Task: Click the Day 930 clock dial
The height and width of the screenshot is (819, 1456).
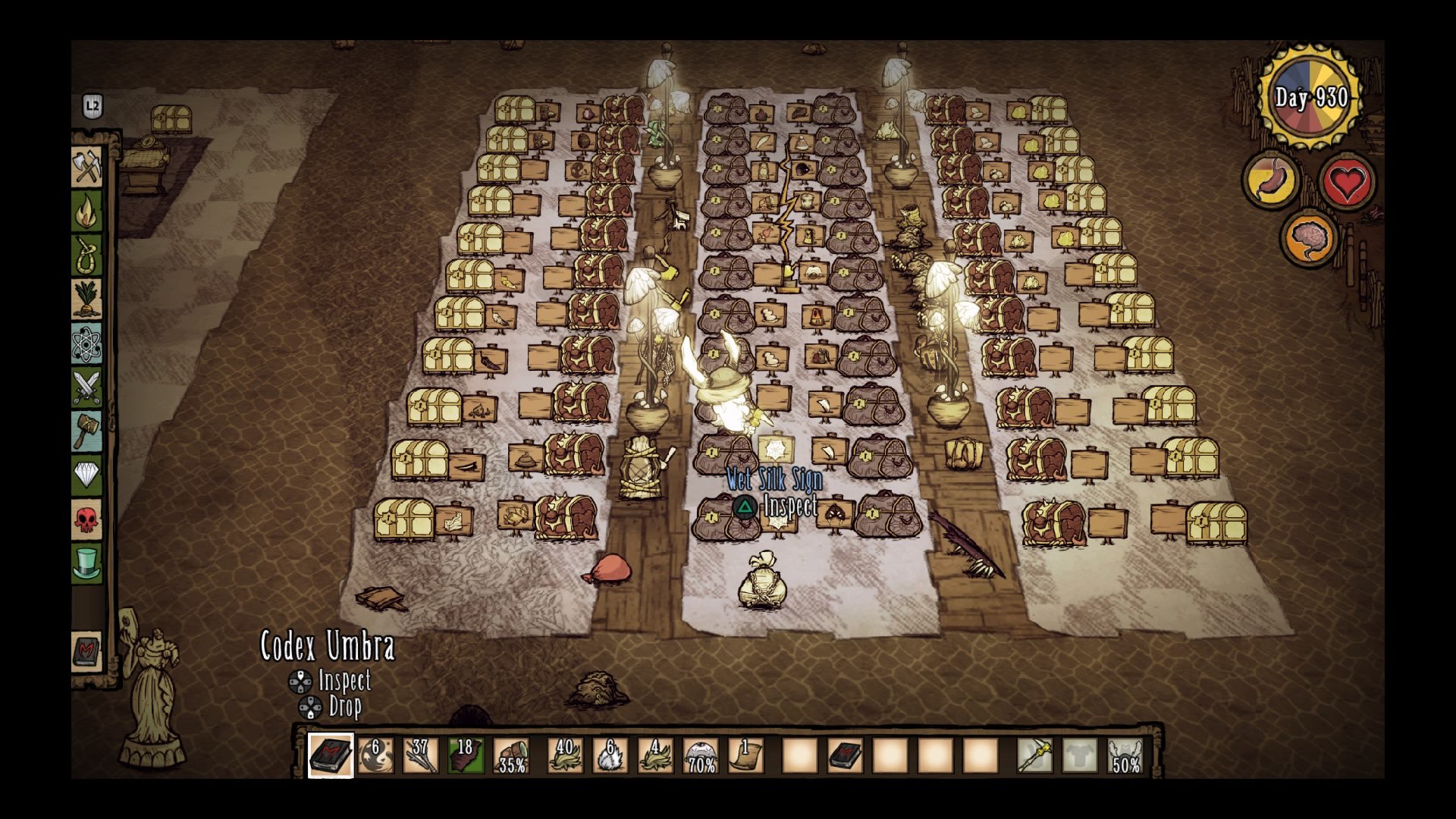Action: tap(1309, 95)
